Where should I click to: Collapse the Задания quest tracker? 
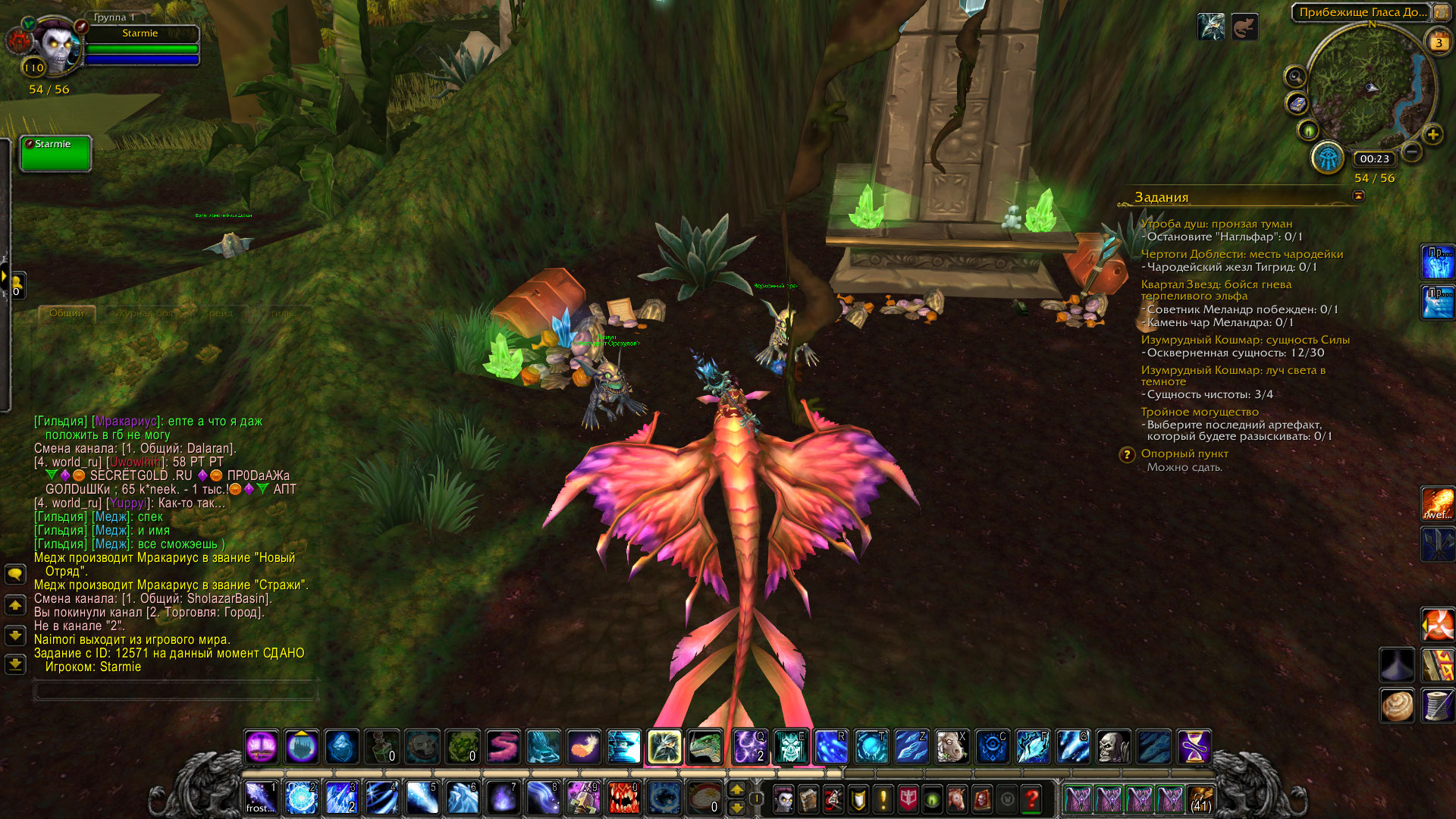click(x=1358, y=196)
